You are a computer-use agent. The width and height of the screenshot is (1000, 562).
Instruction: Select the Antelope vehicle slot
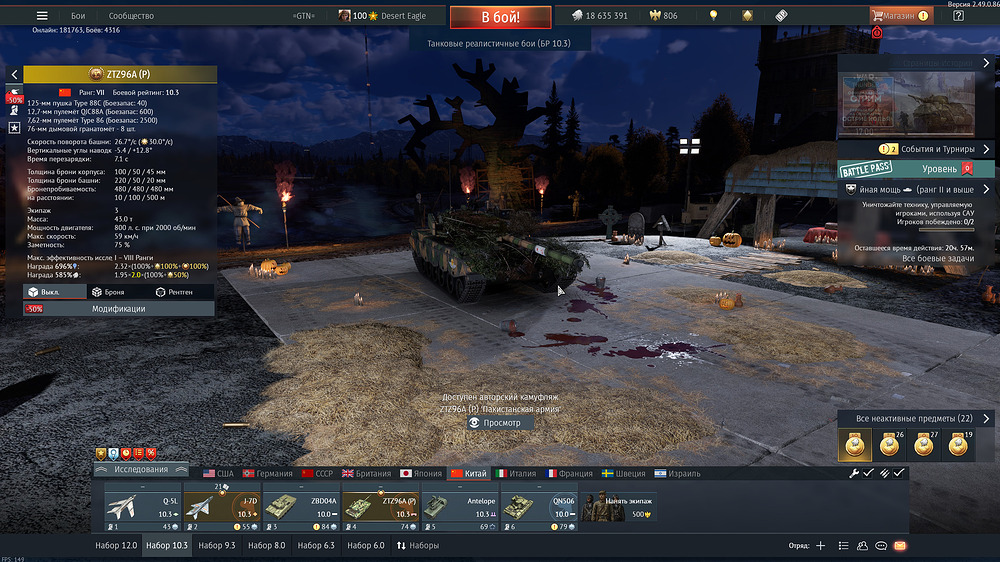(459, 507)
